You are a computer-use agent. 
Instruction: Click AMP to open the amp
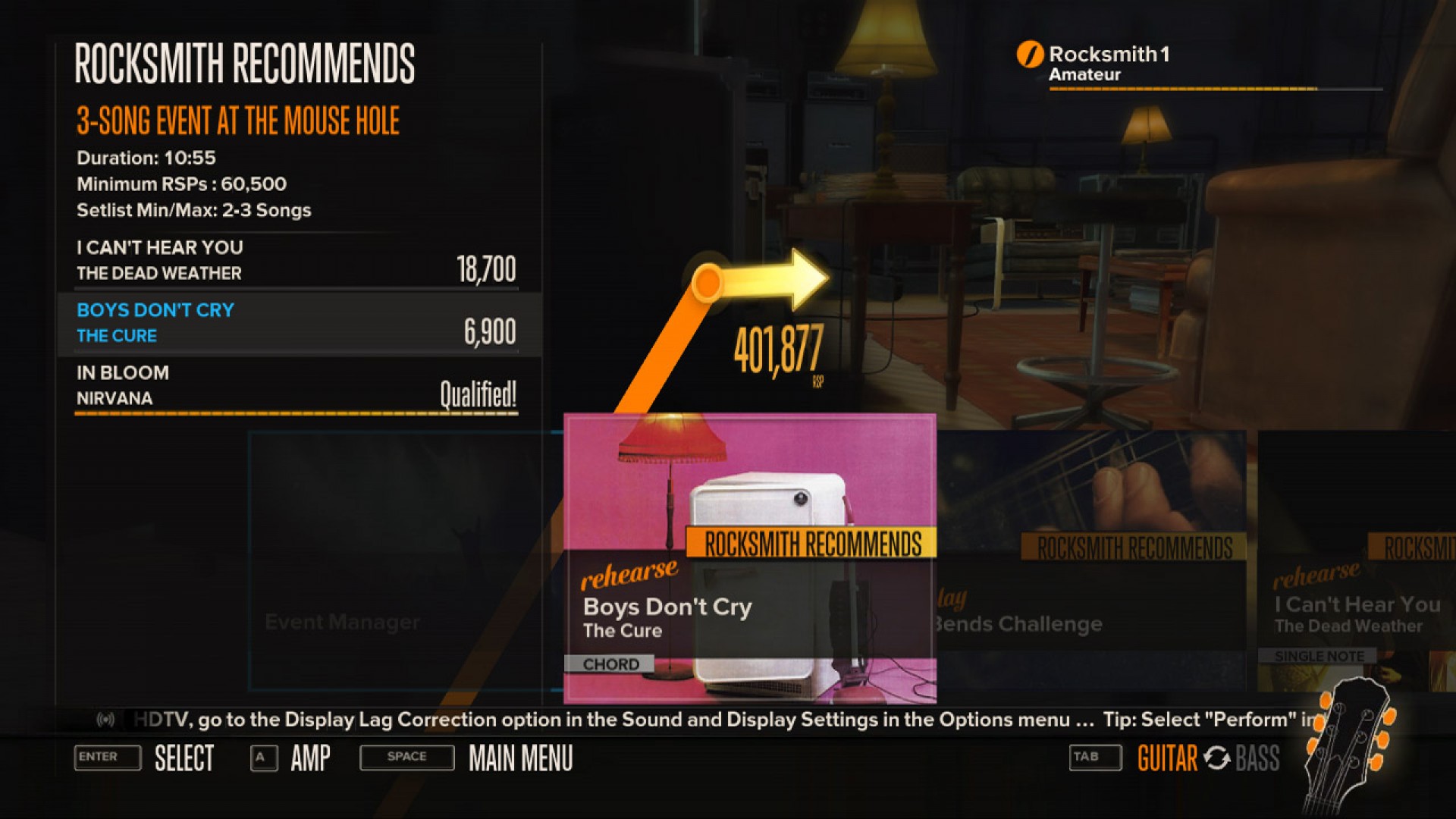pos(310,758)
